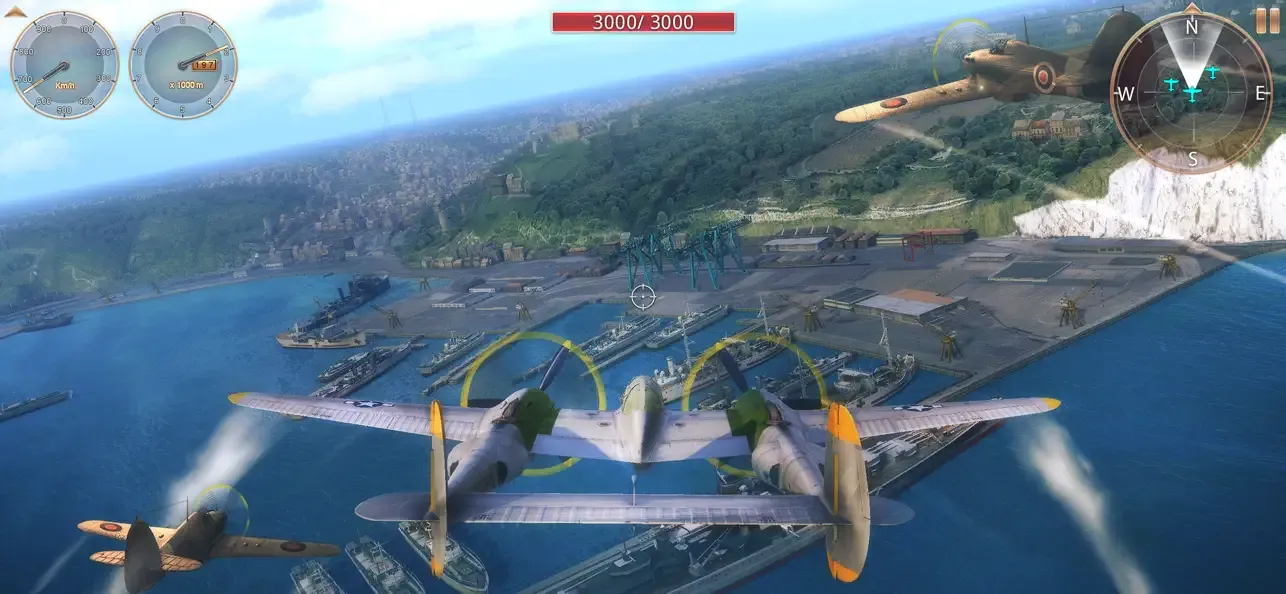1286x594 pixels.
Task: Toggle the triangle arrow beside the speedometer
Action: coord(14,12)
